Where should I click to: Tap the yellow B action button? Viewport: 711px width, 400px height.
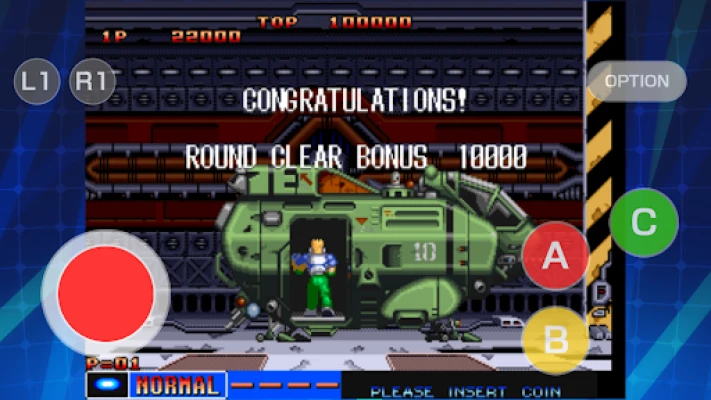(555, 339)
